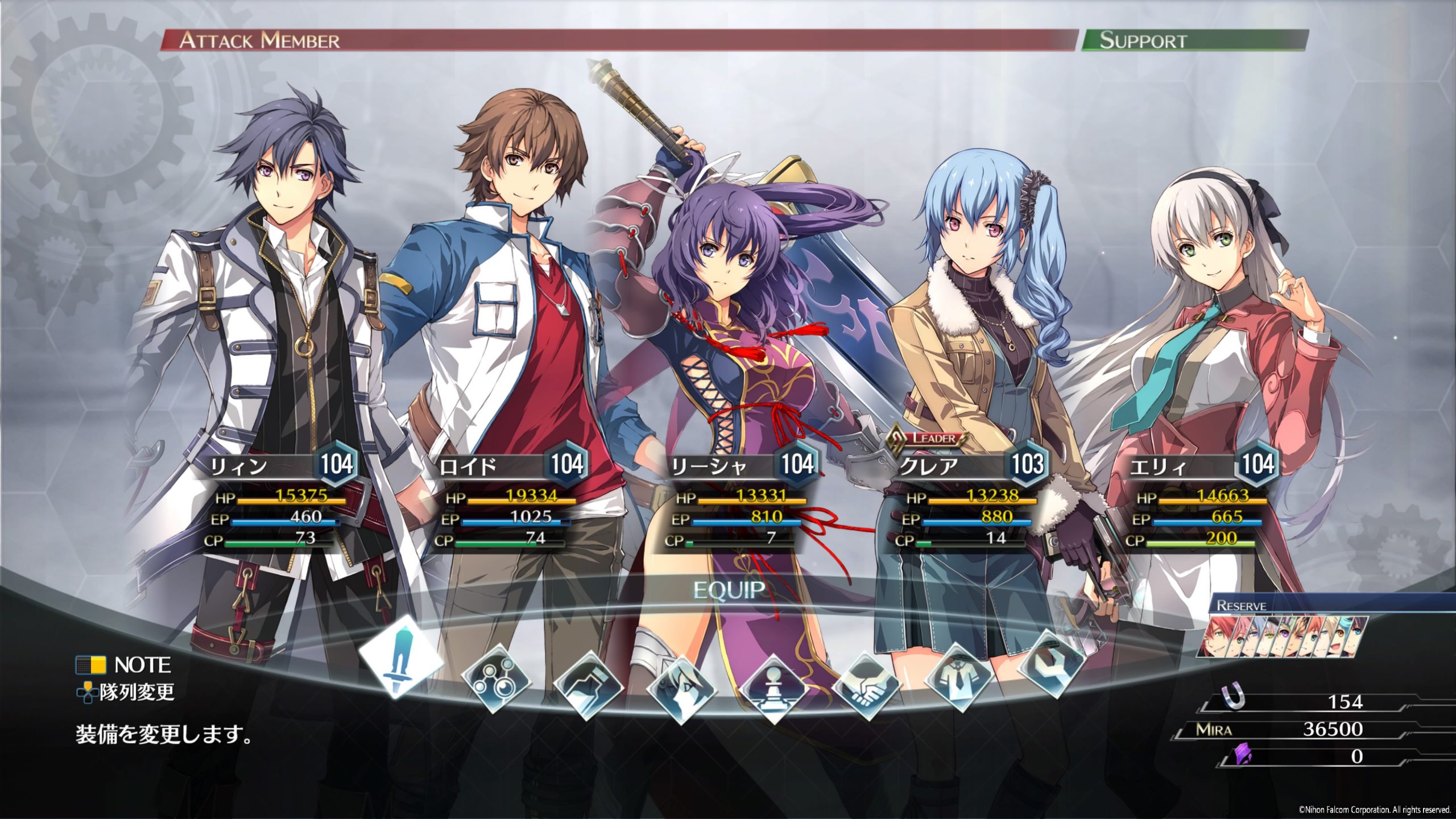
Task: Open the Reserve party portrait strip
Action: [1287, 637]
